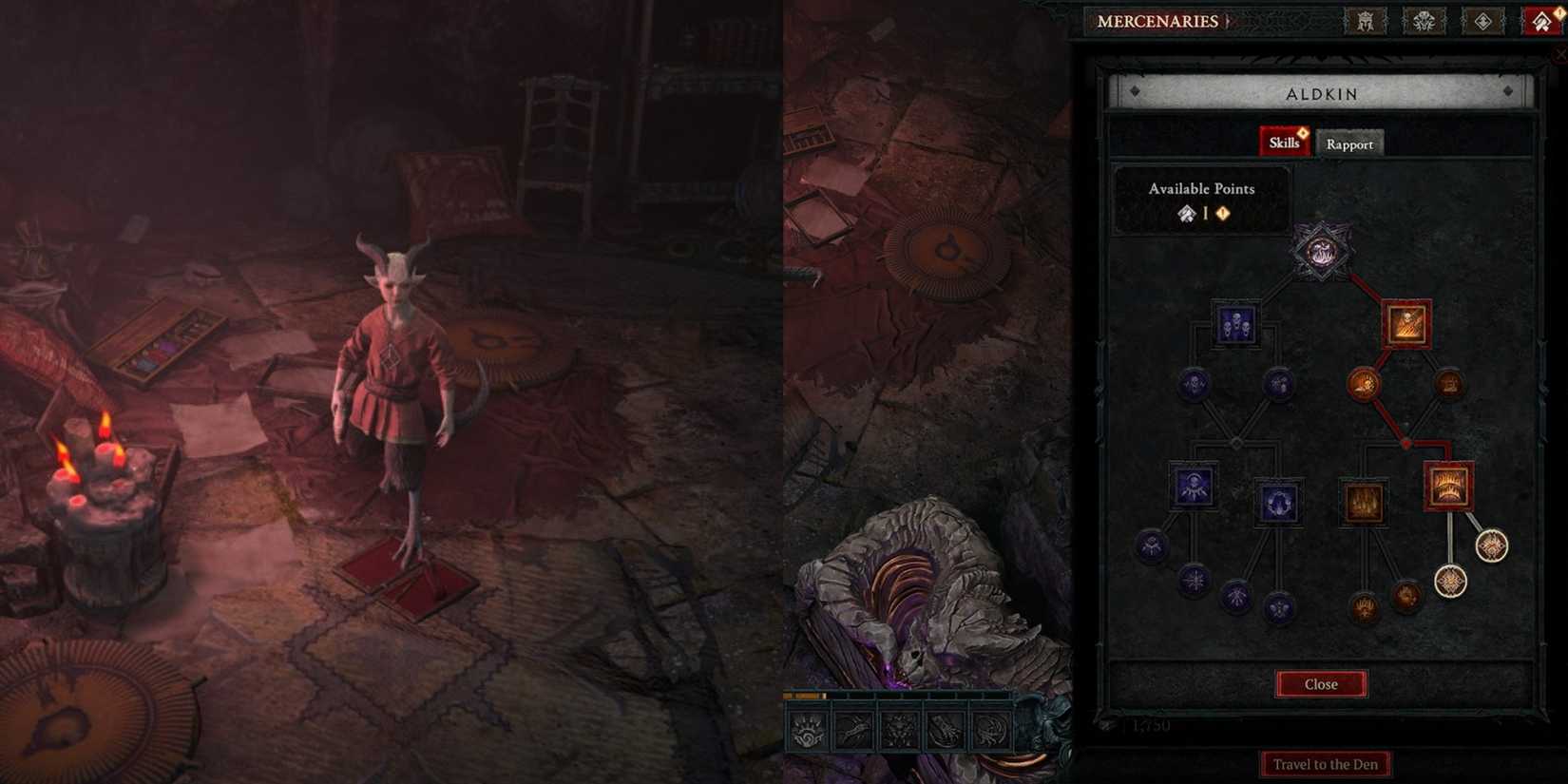The width and height of the screenshot is (1568, 784).
Task: Click Travel to the Den
Action: click(1325, 764)
